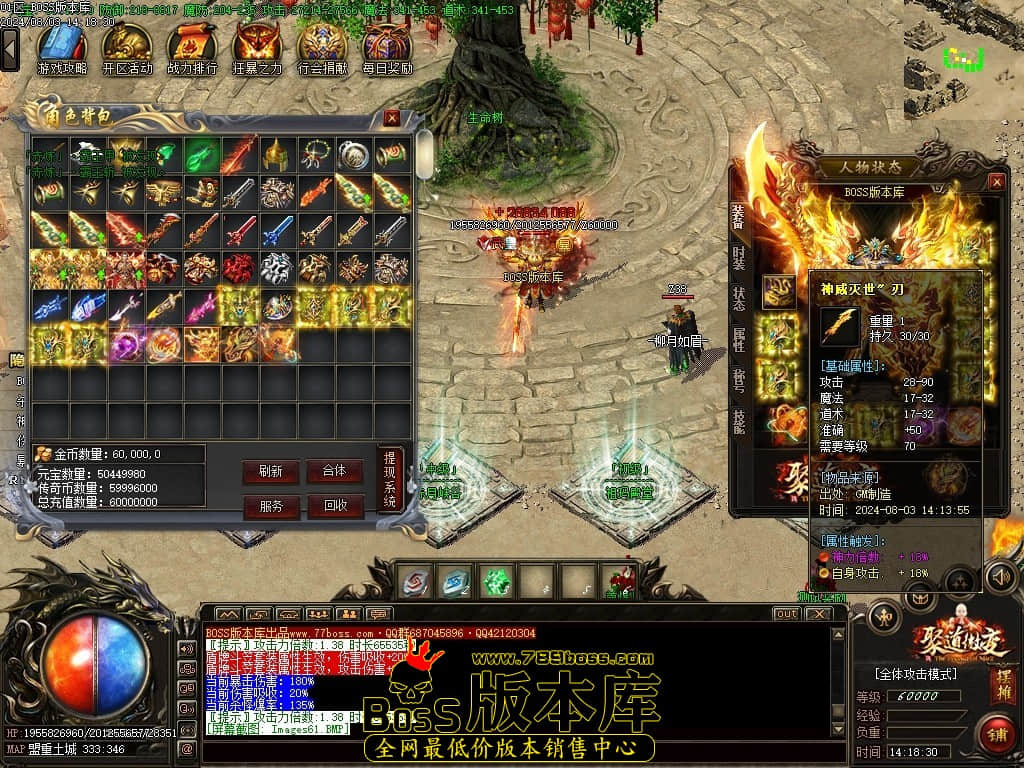Open the 游戏攻略 game guide icon
Viewport: 1024px width, 768px height.
(x=62, y=48)
